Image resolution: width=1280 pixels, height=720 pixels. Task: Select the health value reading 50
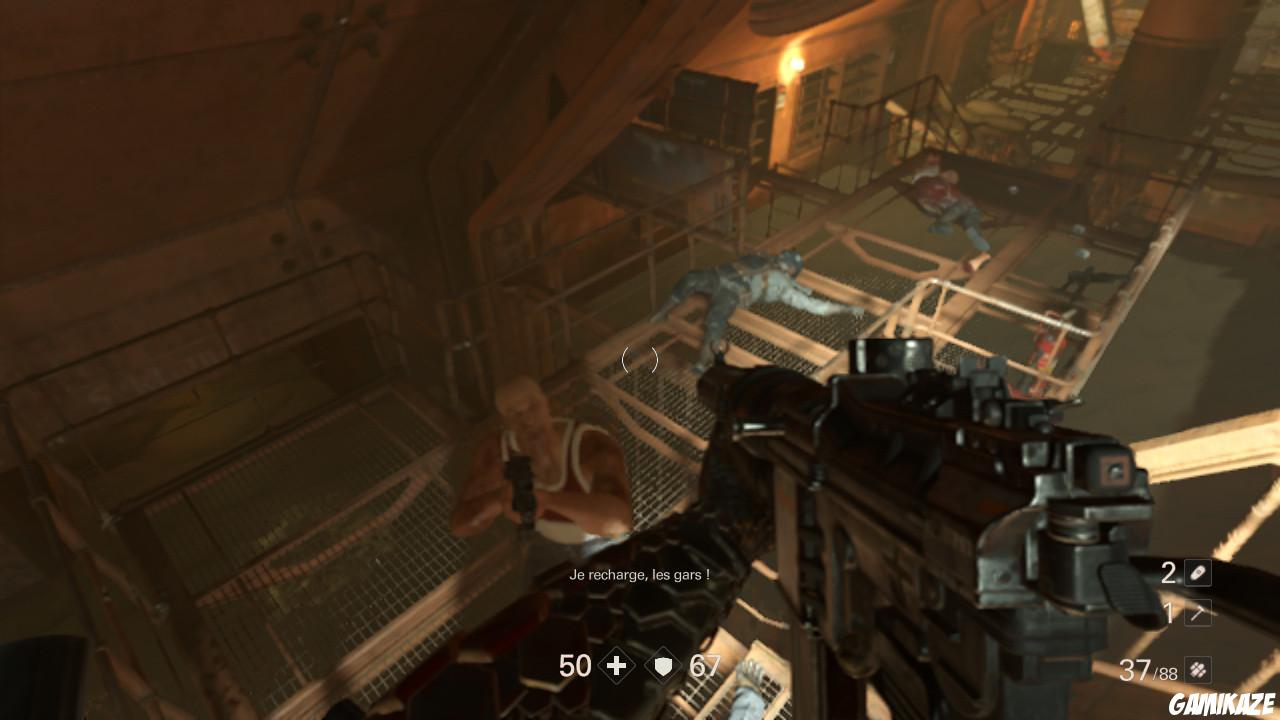click(x=575, y=666)
